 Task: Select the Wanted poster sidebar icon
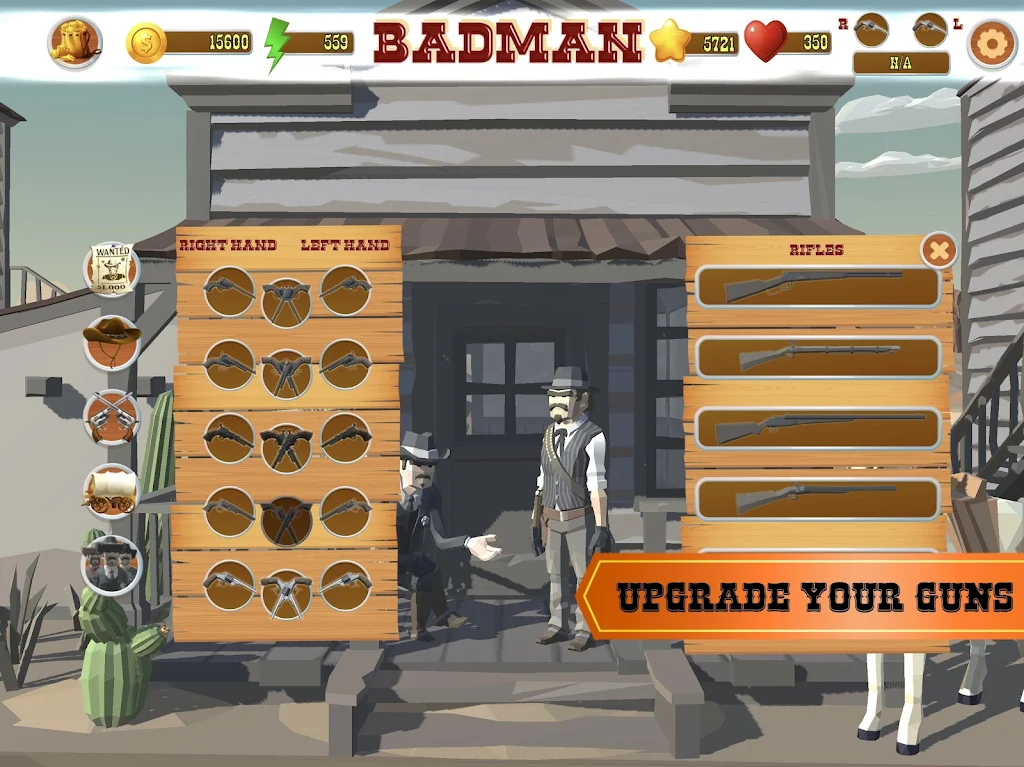111,269
